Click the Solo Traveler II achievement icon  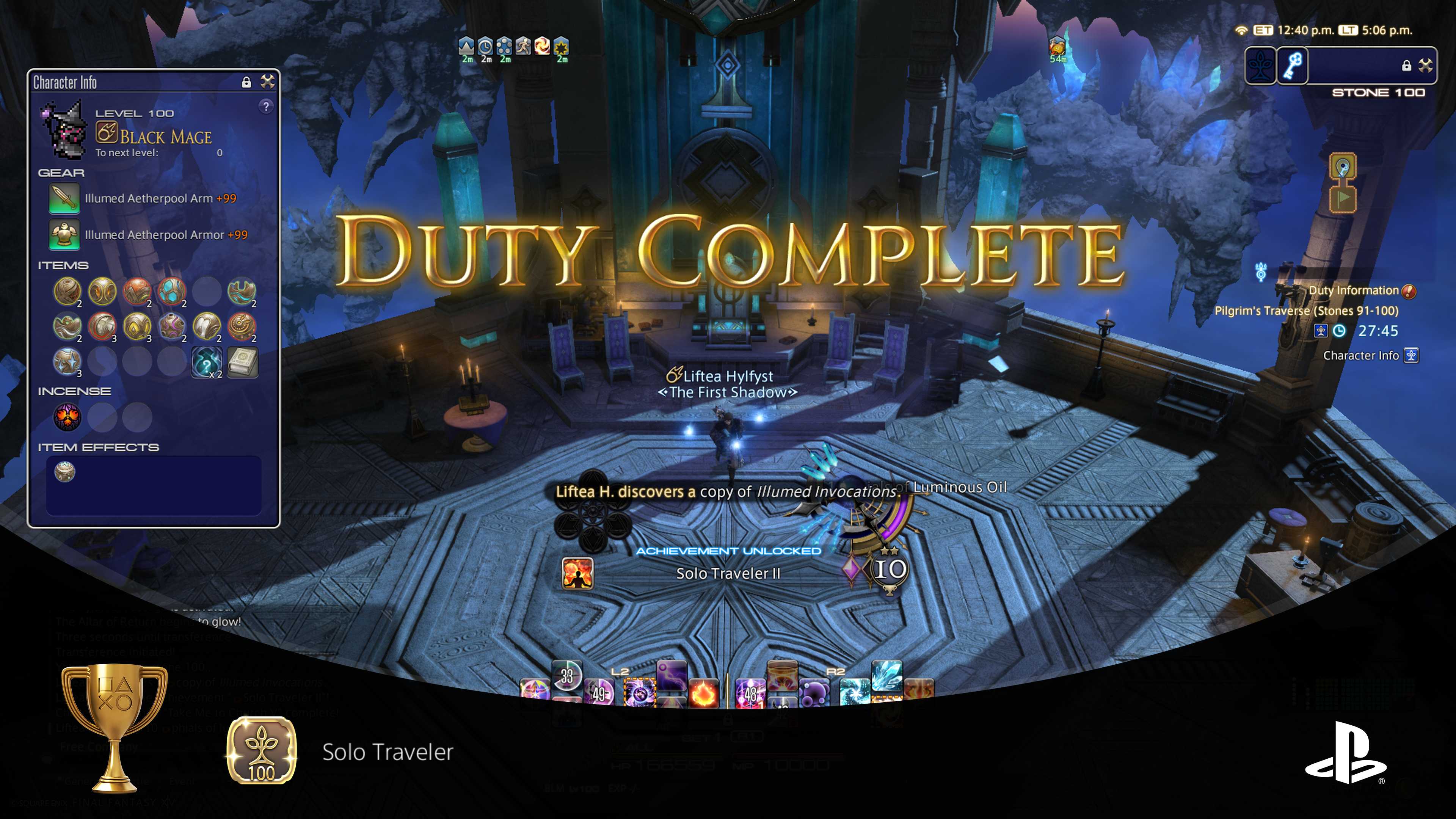(x=577, y=574)
